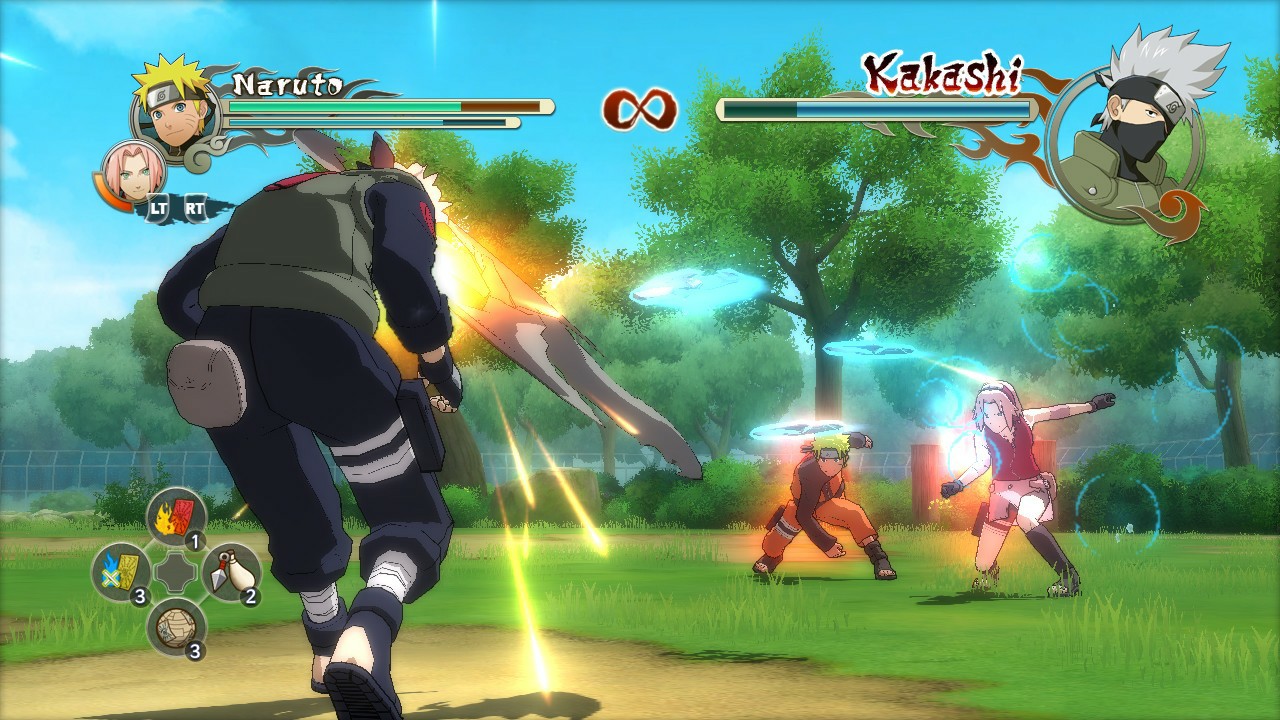Click the item count badge showing 1
Screen dimensions: 1280x720
(196, 540)
